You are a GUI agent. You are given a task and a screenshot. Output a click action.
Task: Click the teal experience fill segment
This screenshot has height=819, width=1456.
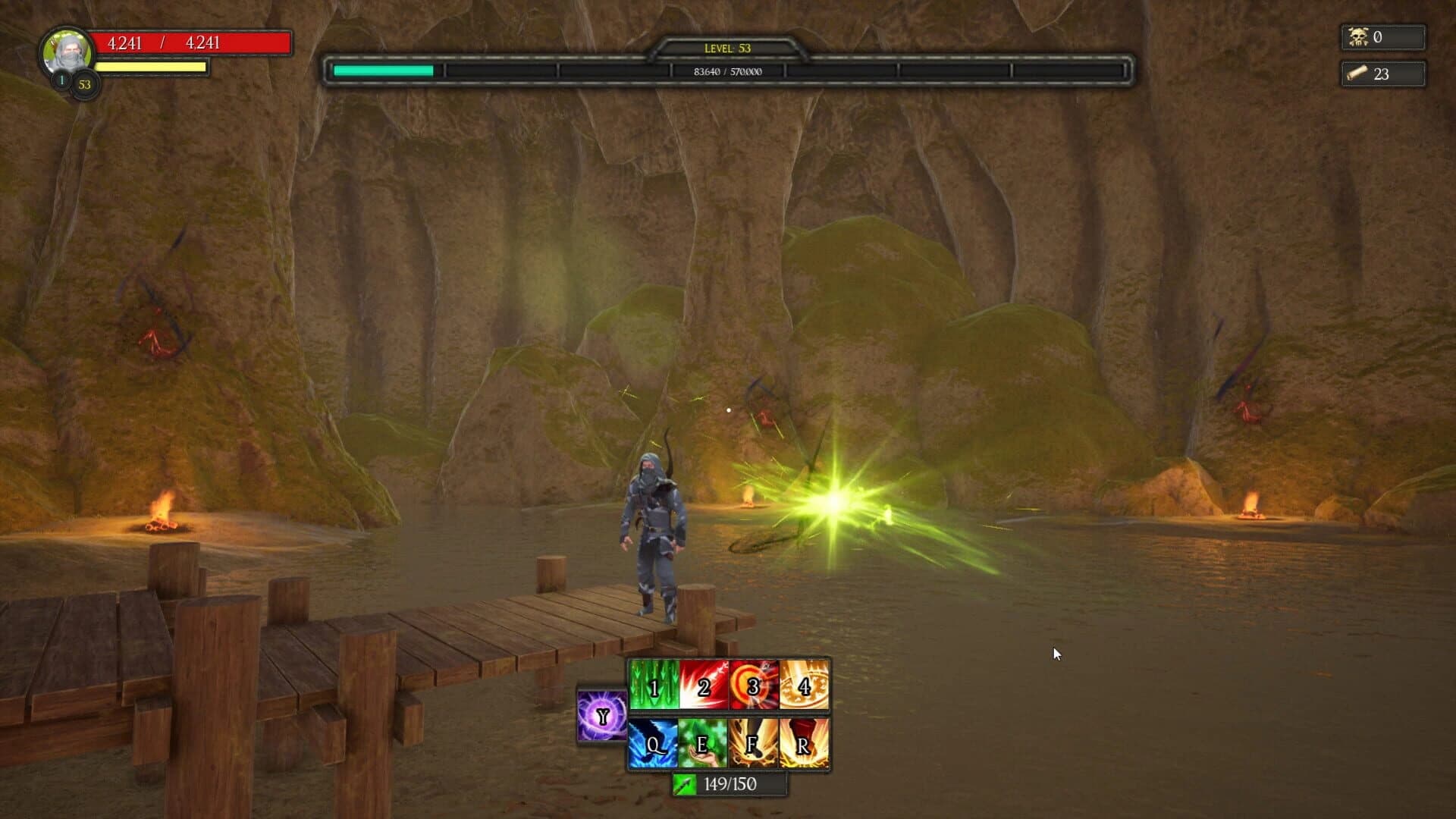383,72
